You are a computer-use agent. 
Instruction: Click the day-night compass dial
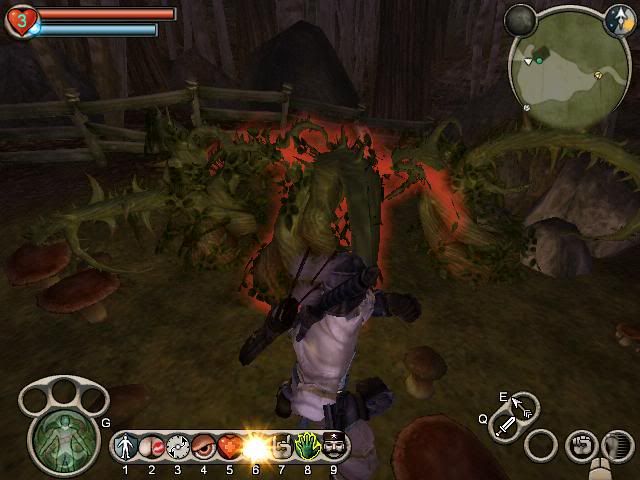618,17
